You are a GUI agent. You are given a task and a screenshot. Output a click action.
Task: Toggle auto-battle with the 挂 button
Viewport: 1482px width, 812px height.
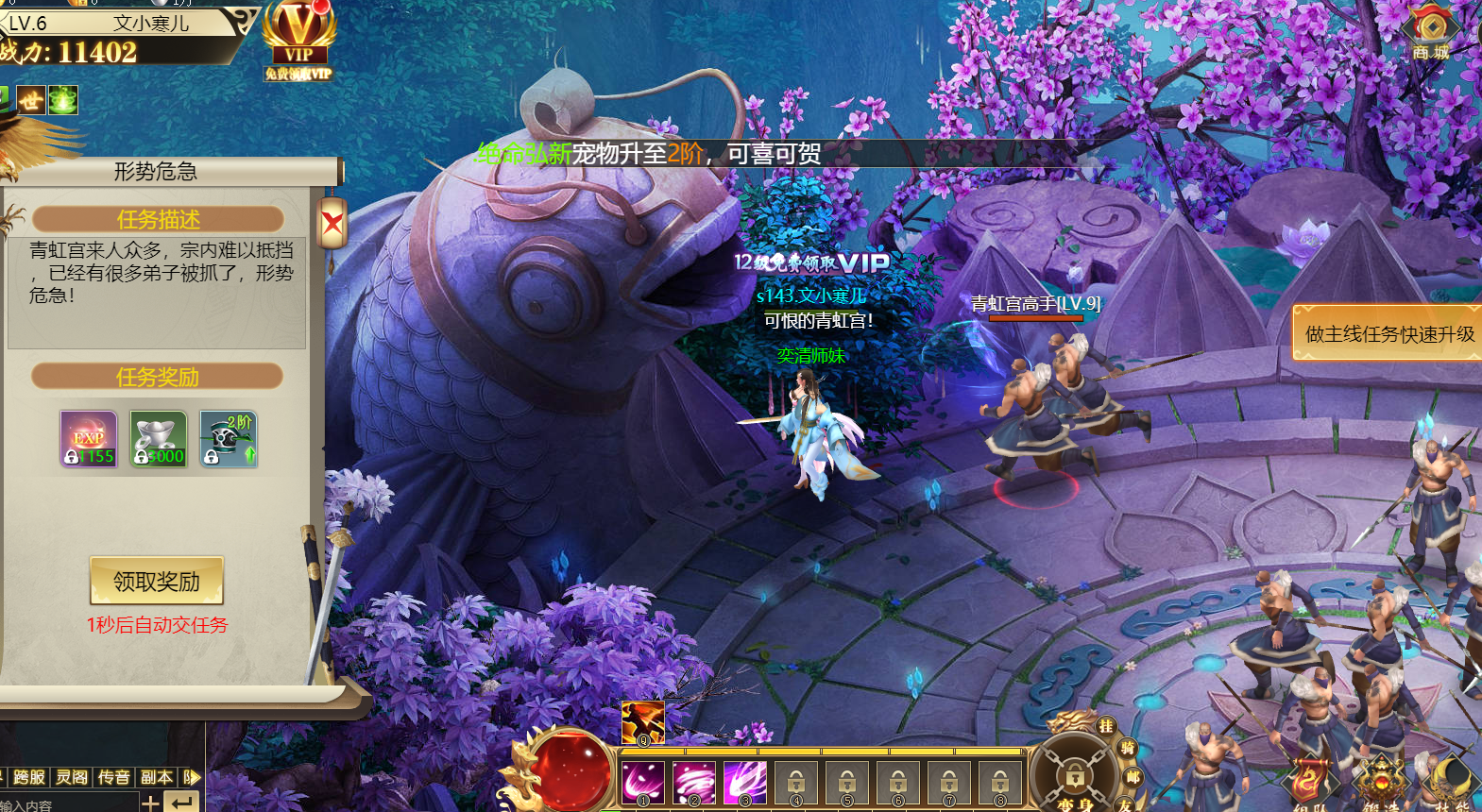(x=1106, y=726)
